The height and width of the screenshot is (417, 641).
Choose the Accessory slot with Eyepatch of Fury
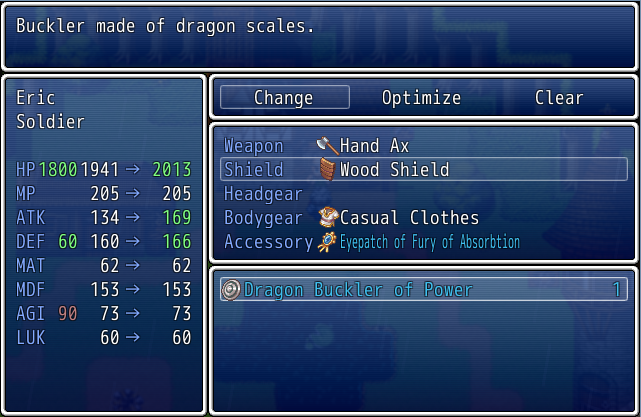[x=423, y=242]
